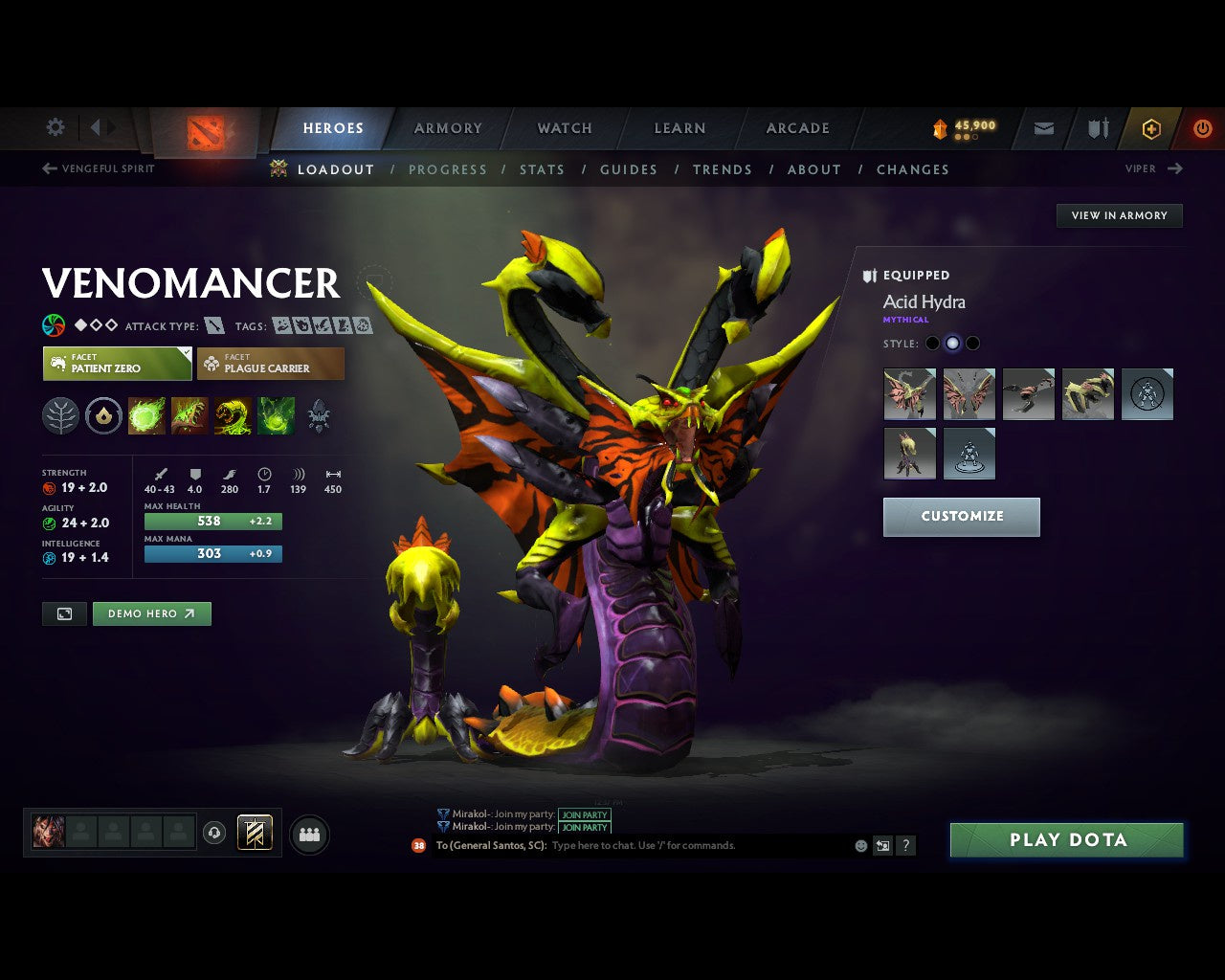Open the emoticon picker in chat bar
This screenshot has width=1225, height=980.
point(858,845)
